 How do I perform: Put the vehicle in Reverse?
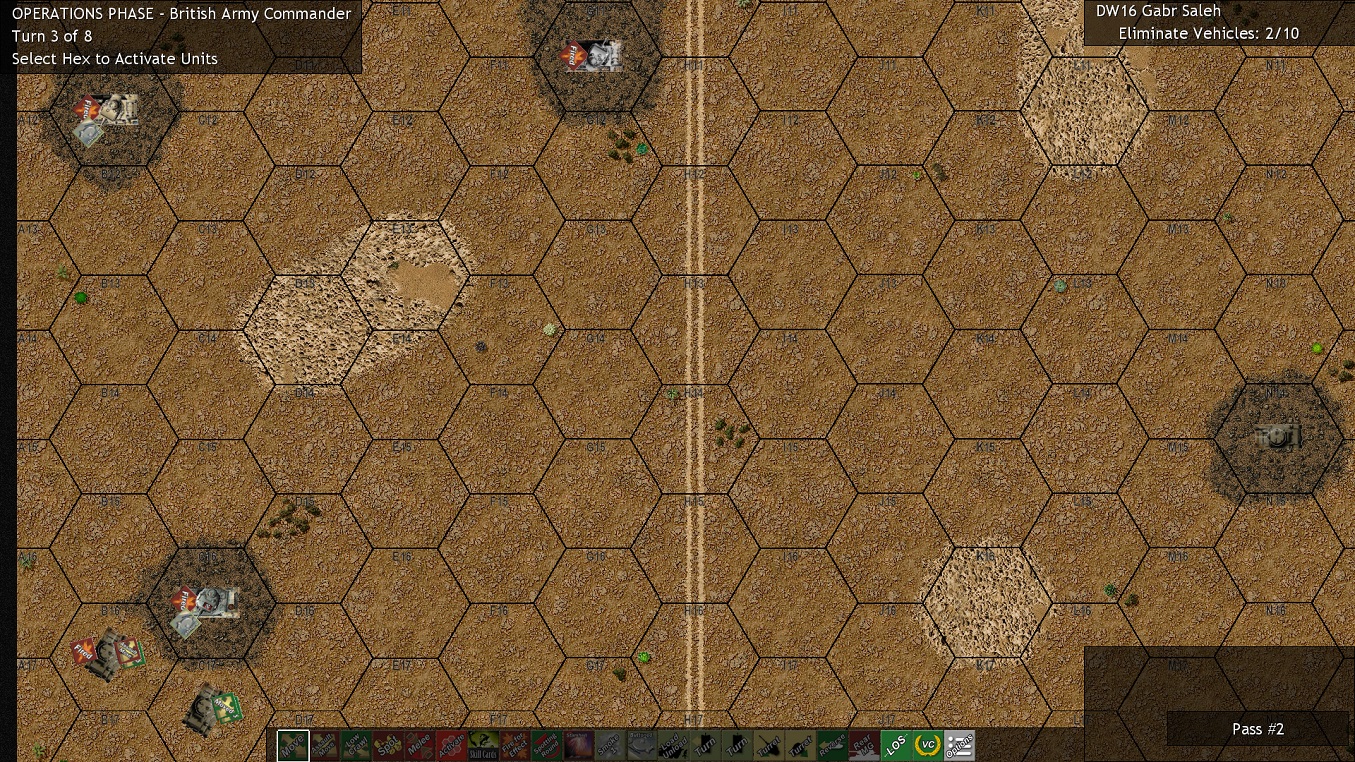831,745
